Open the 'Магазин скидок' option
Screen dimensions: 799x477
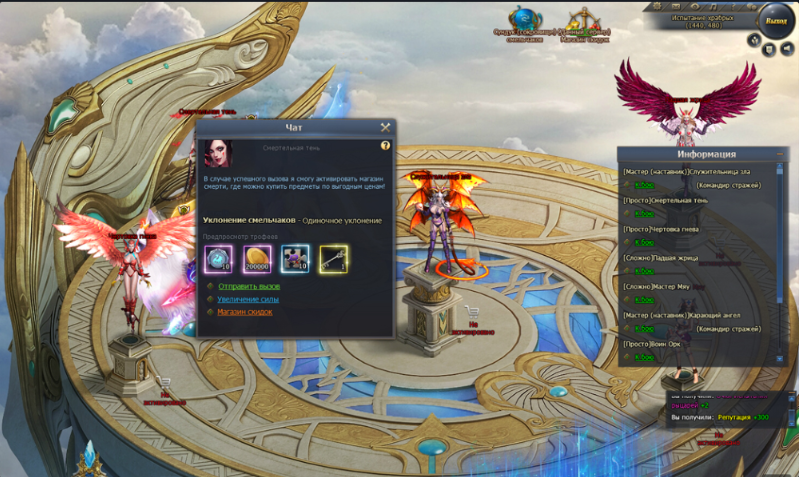coord(245,312)
